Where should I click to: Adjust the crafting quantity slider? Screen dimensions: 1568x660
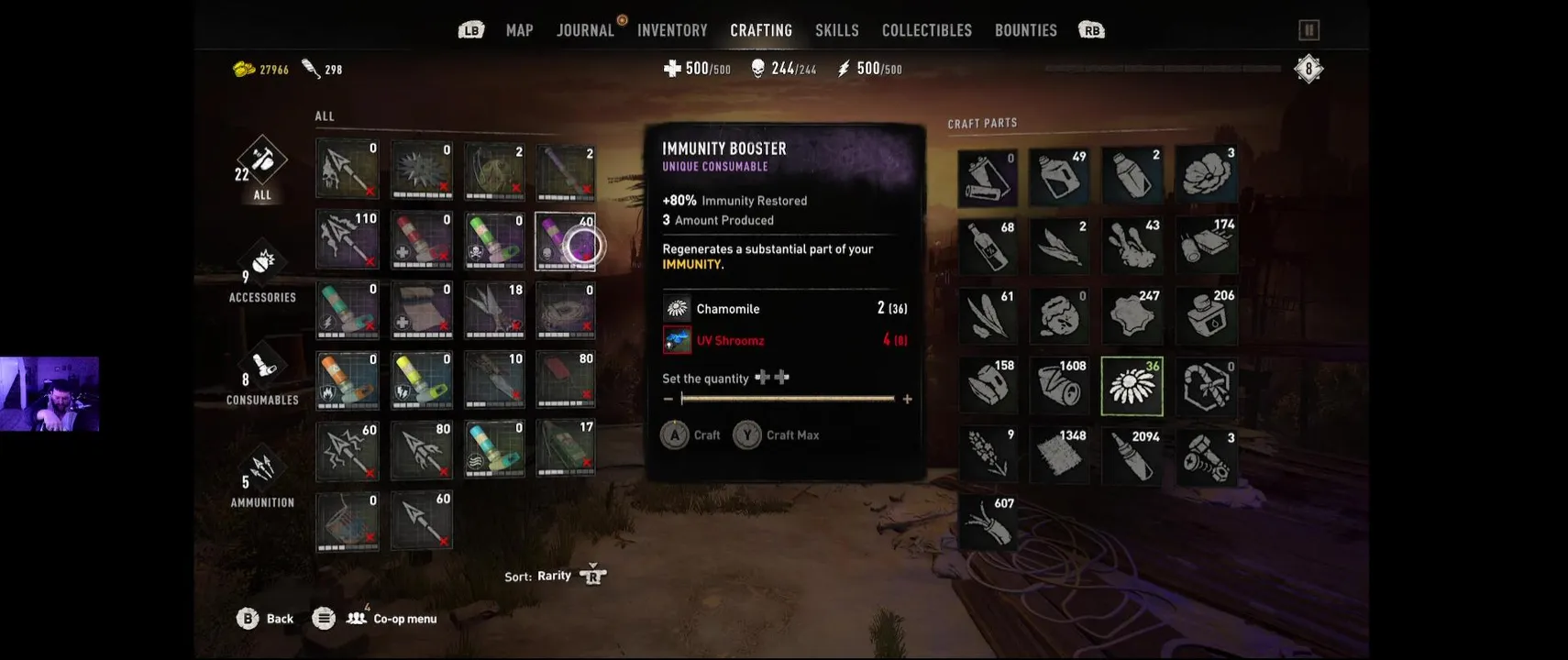pos(788,399)
